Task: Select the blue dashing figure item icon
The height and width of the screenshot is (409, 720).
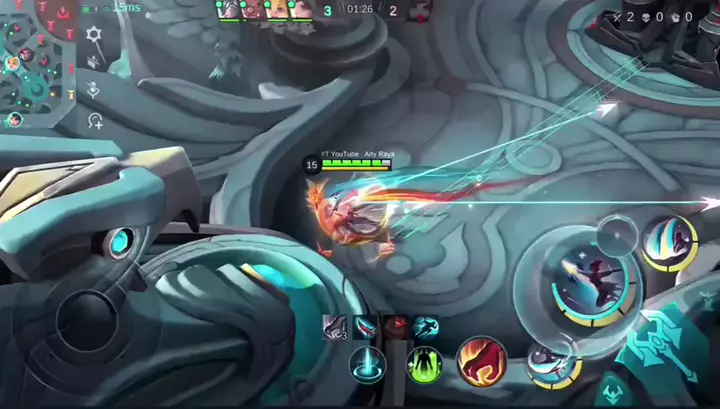Action: tap(425, 326)
